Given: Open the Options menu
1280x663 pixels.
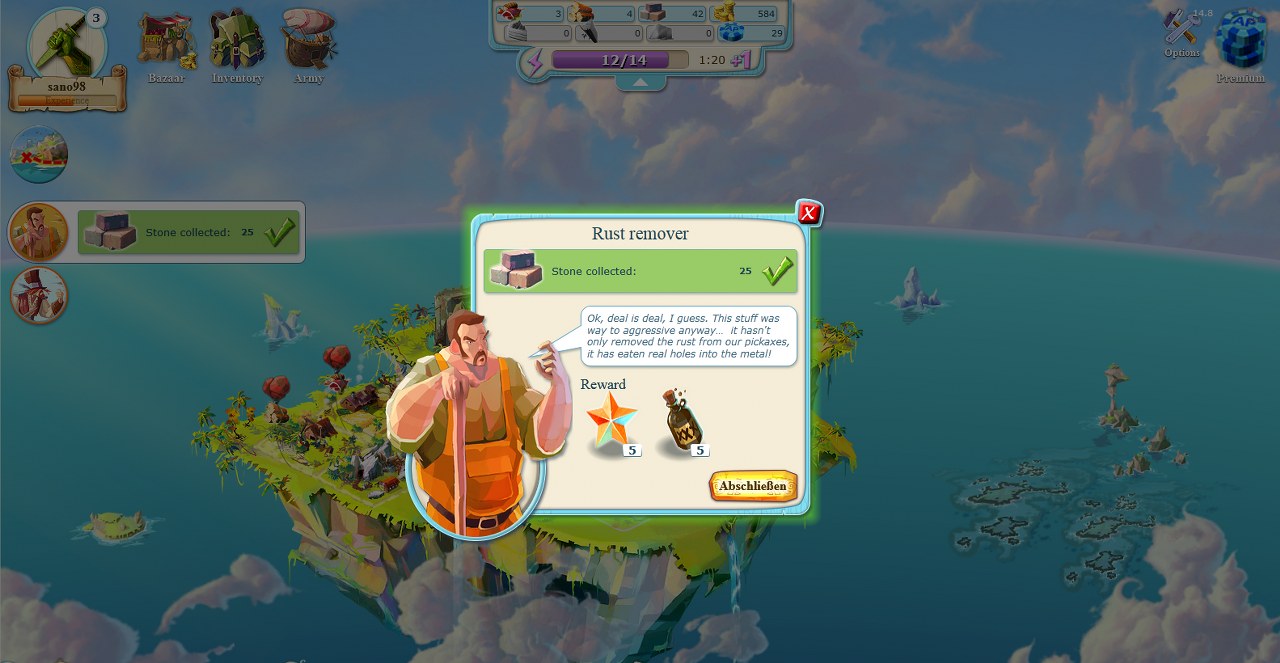Looking at the screenshot, I should coord(1182,33).
